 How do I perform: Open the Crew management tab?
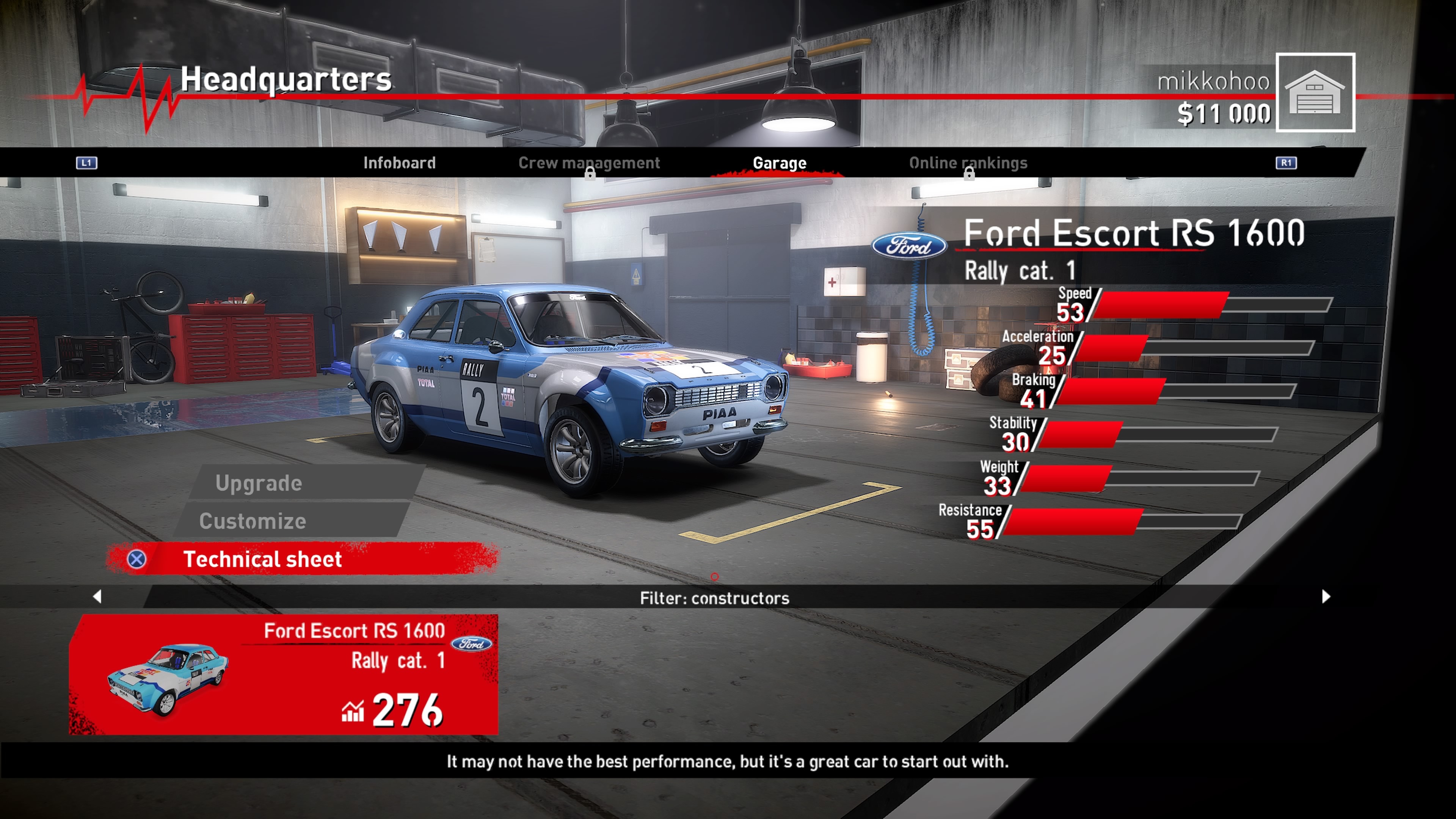point(588,163)
